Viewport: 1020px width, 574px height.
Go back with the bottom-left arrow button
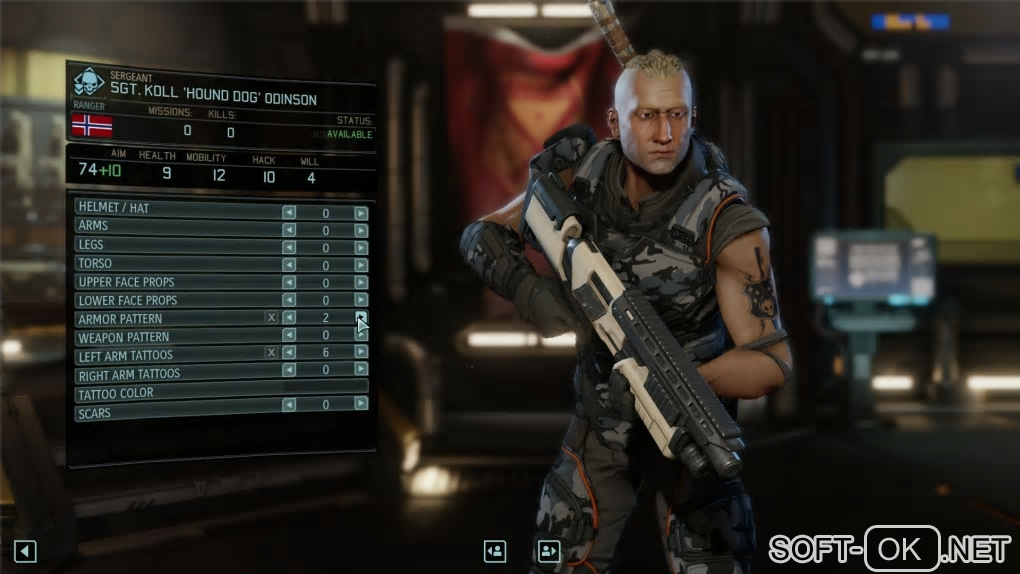click(x=26, y=551)
